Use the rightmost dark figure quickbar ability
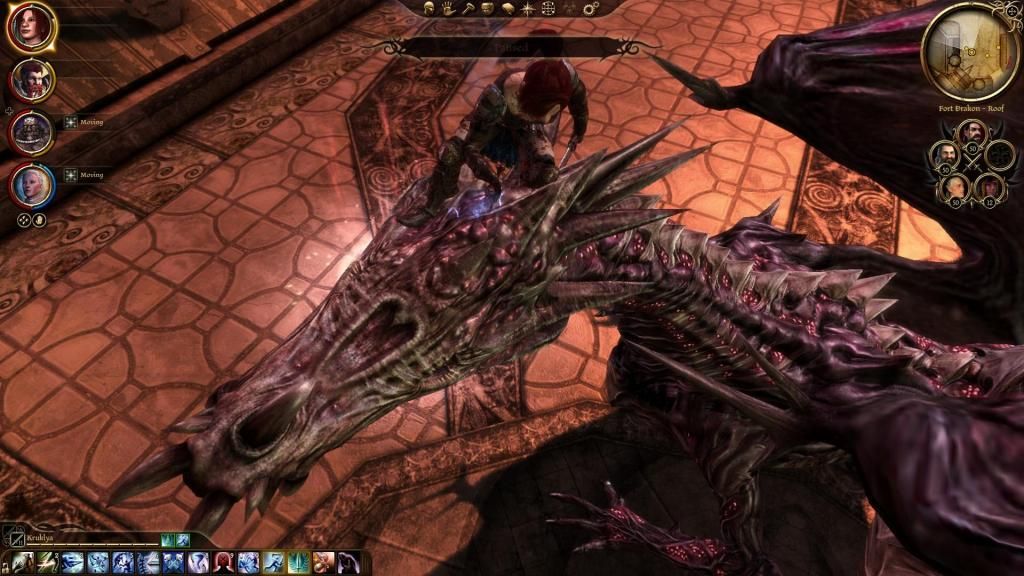Viewport: 1024px width, 576px height. click(x=348, y=562)
